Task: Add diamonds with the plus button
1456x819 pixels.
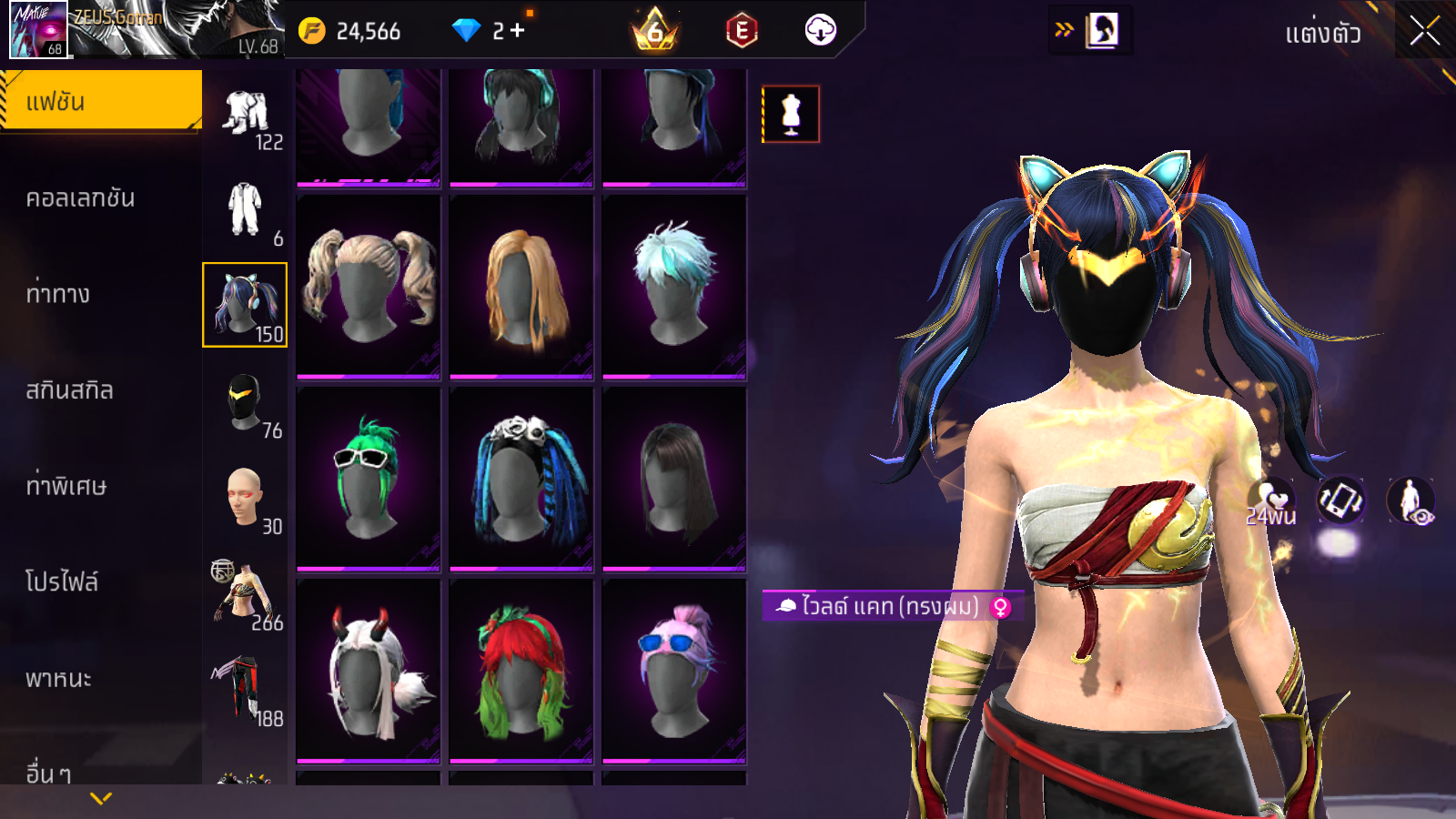Action: point(517,31)
